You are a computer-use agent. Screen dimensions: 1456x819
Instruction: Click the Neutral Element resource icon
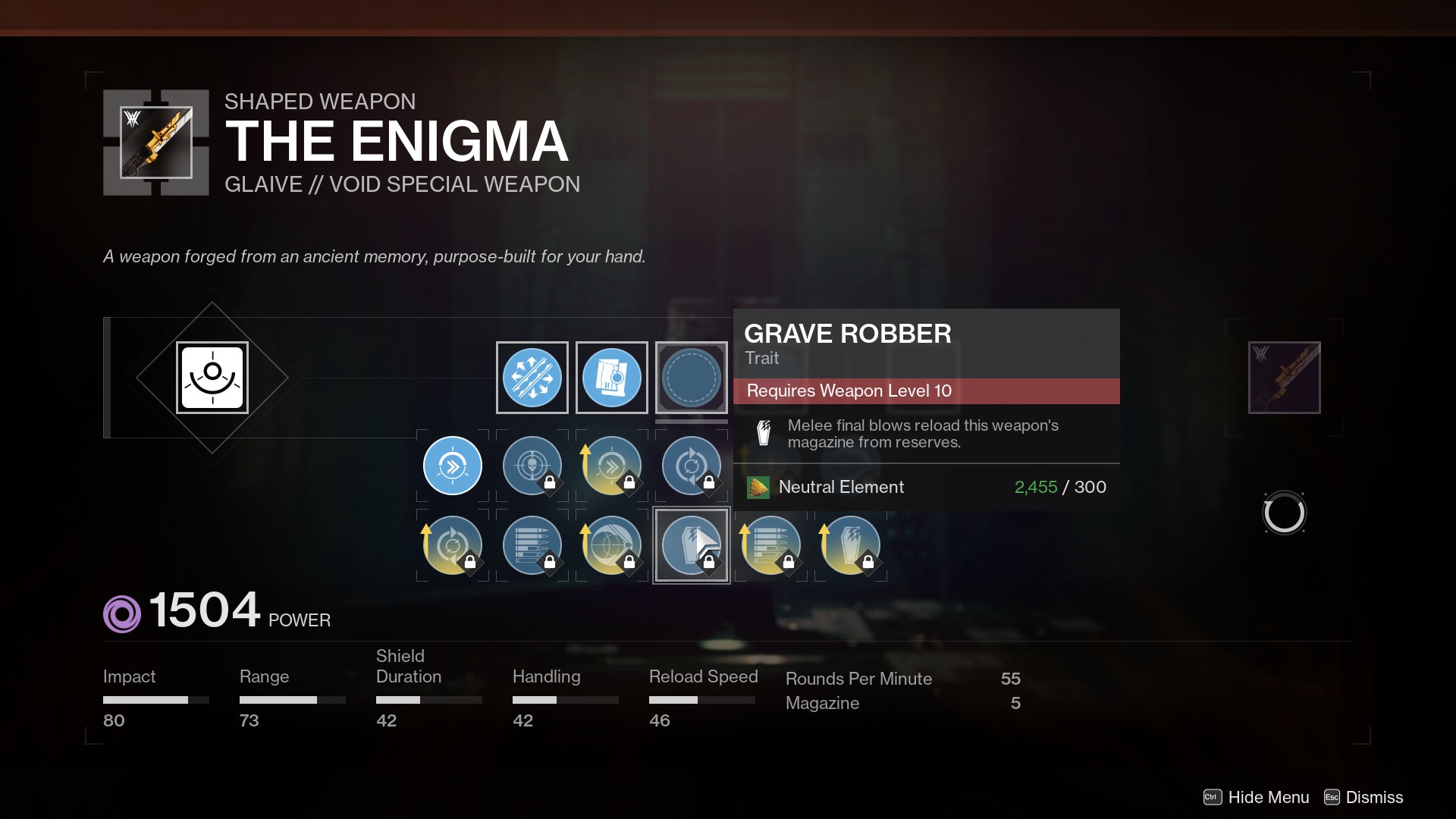coord(758,488)
